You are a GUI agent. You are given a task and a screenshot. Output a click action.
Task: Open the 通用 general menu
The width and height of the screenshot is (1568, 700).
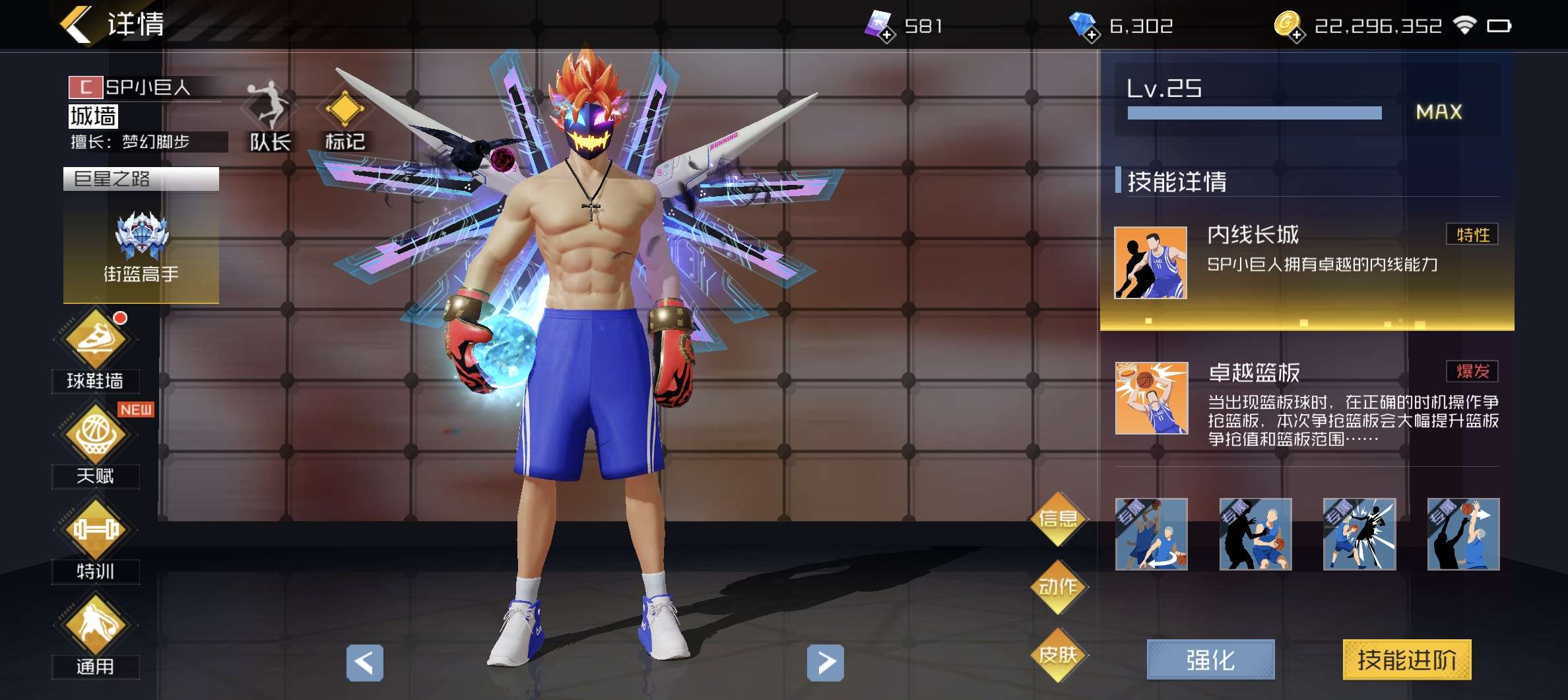[x=96, y=625]
